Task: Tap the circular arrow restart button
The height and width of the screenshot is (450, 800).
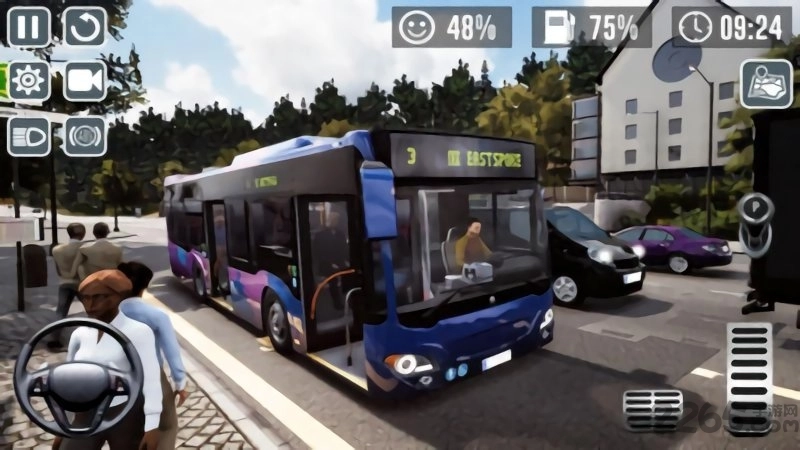Action: pos(85,27)
